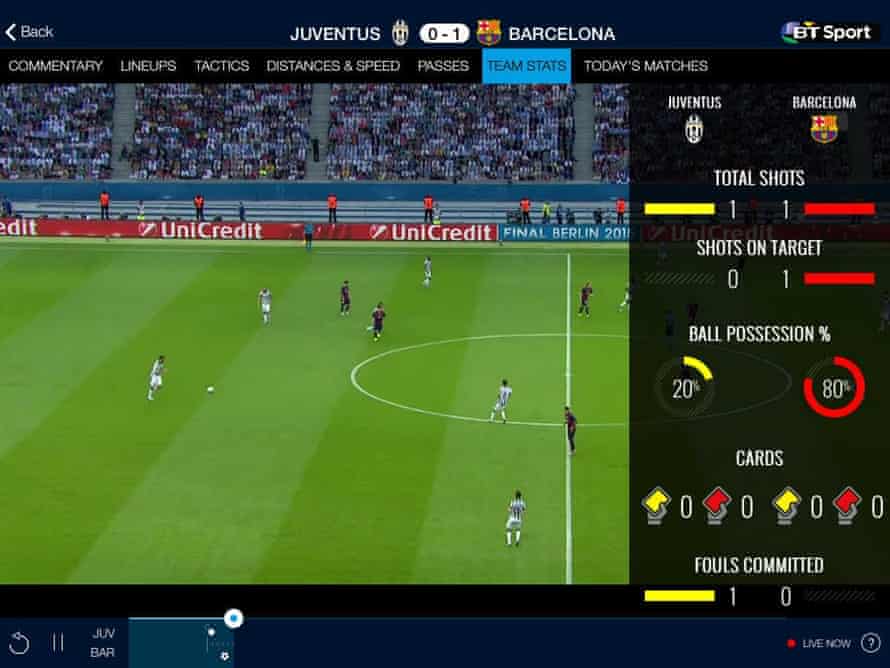This screenshot has width=890, height=668.
Task: Jump to Live Now
Action: [819, 643]
